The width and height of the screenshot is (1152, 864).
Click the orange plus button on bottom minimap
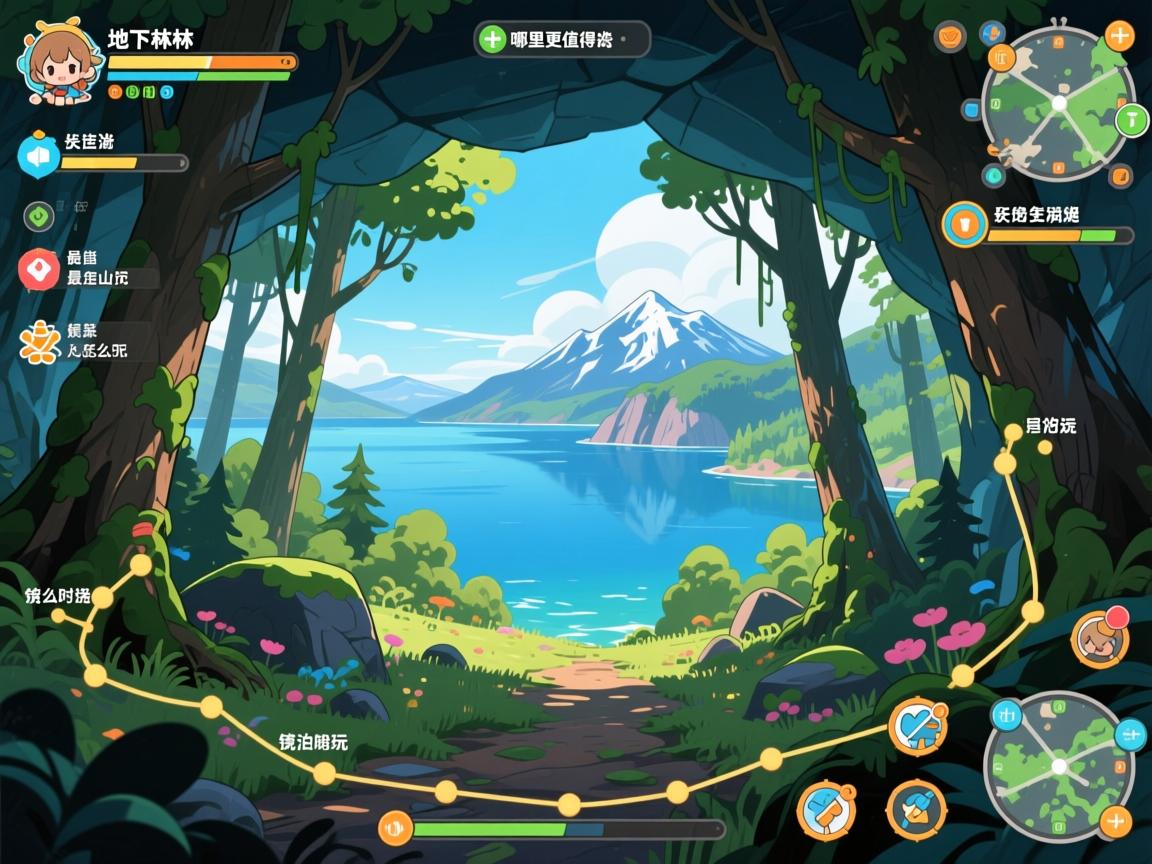(x=1115, y=821)
